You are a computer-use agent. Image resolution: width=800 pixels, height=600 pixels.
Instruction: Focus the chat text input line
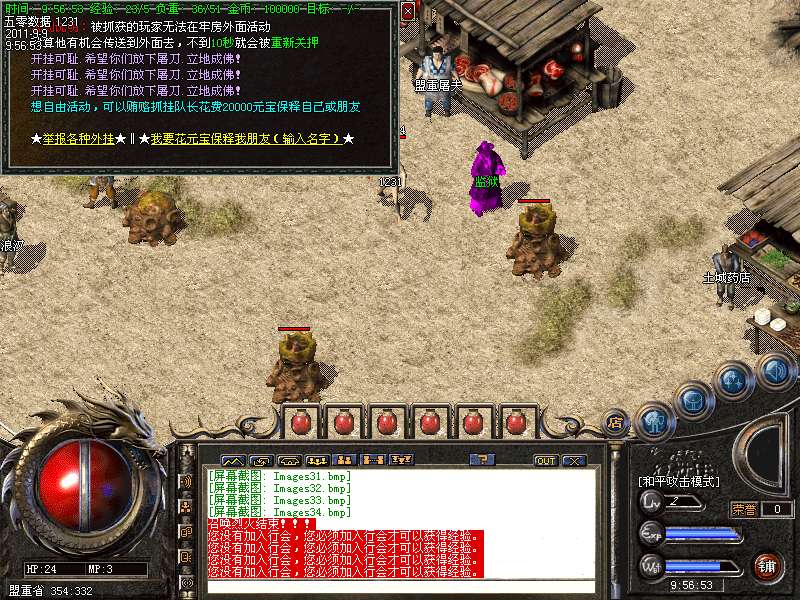coord(400,587)
